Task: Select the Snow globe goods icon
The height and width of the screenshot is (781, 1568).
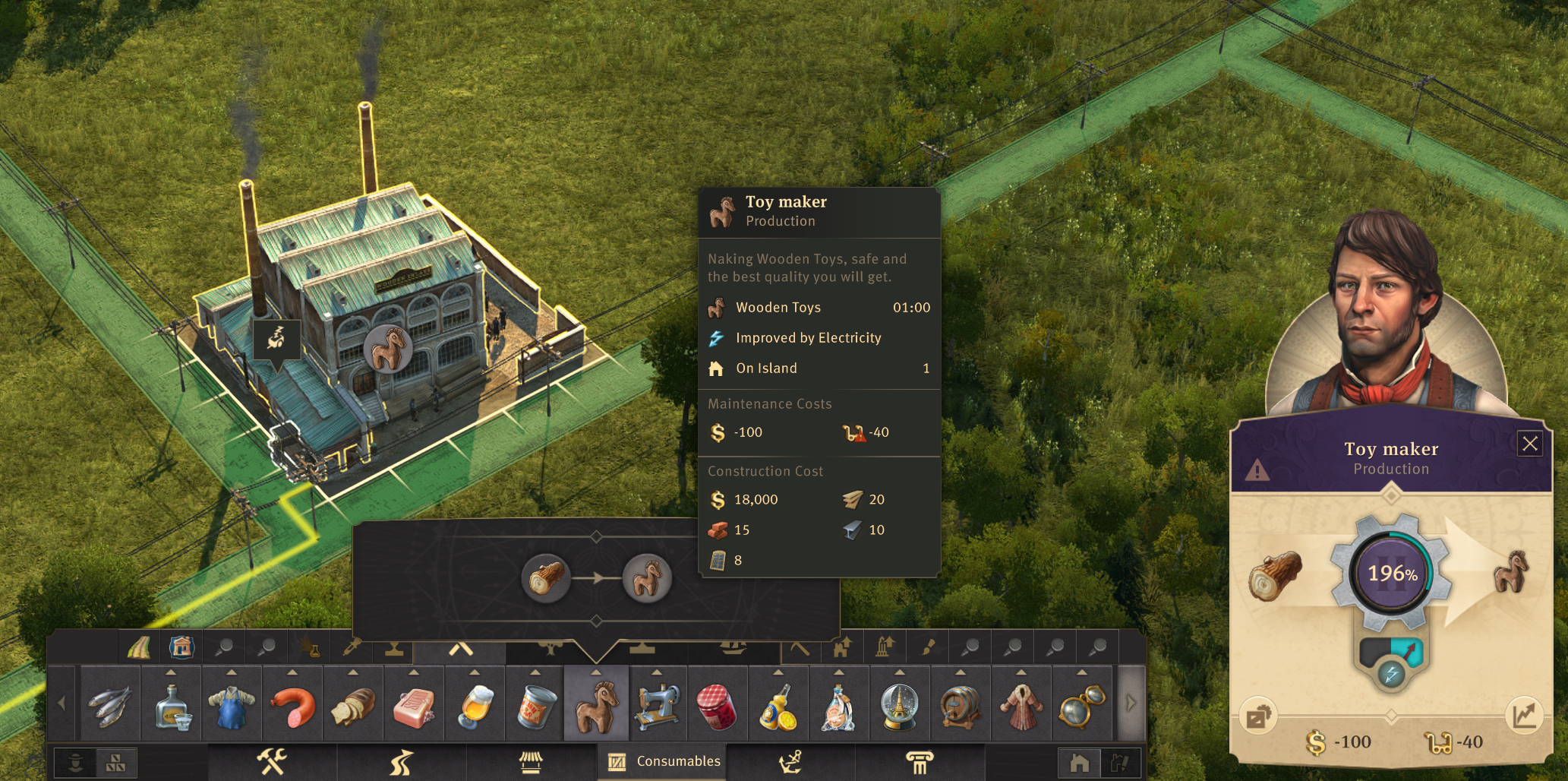Action: [x=901, y=705]
